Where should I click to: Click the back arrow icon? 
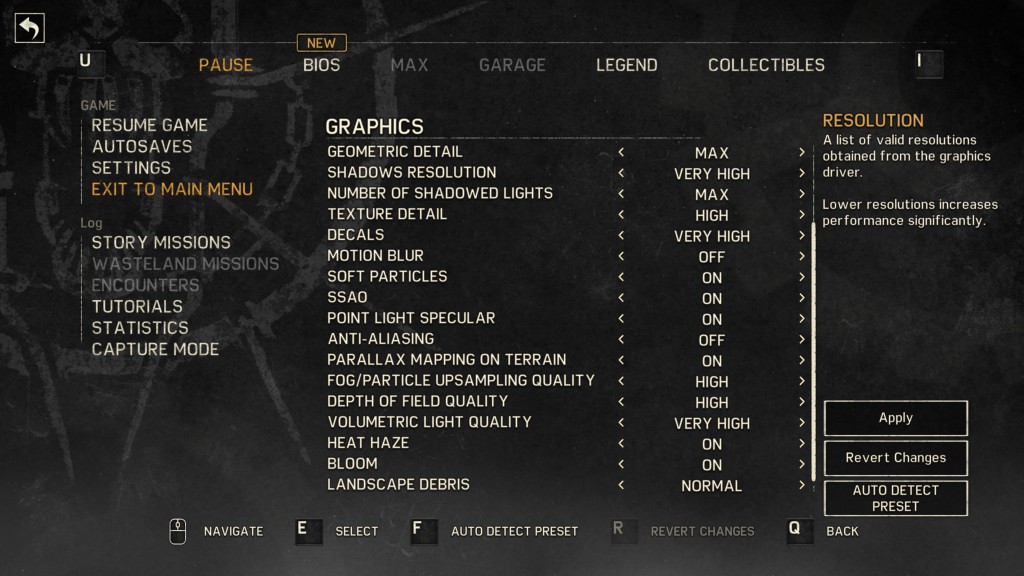(29, 28)
